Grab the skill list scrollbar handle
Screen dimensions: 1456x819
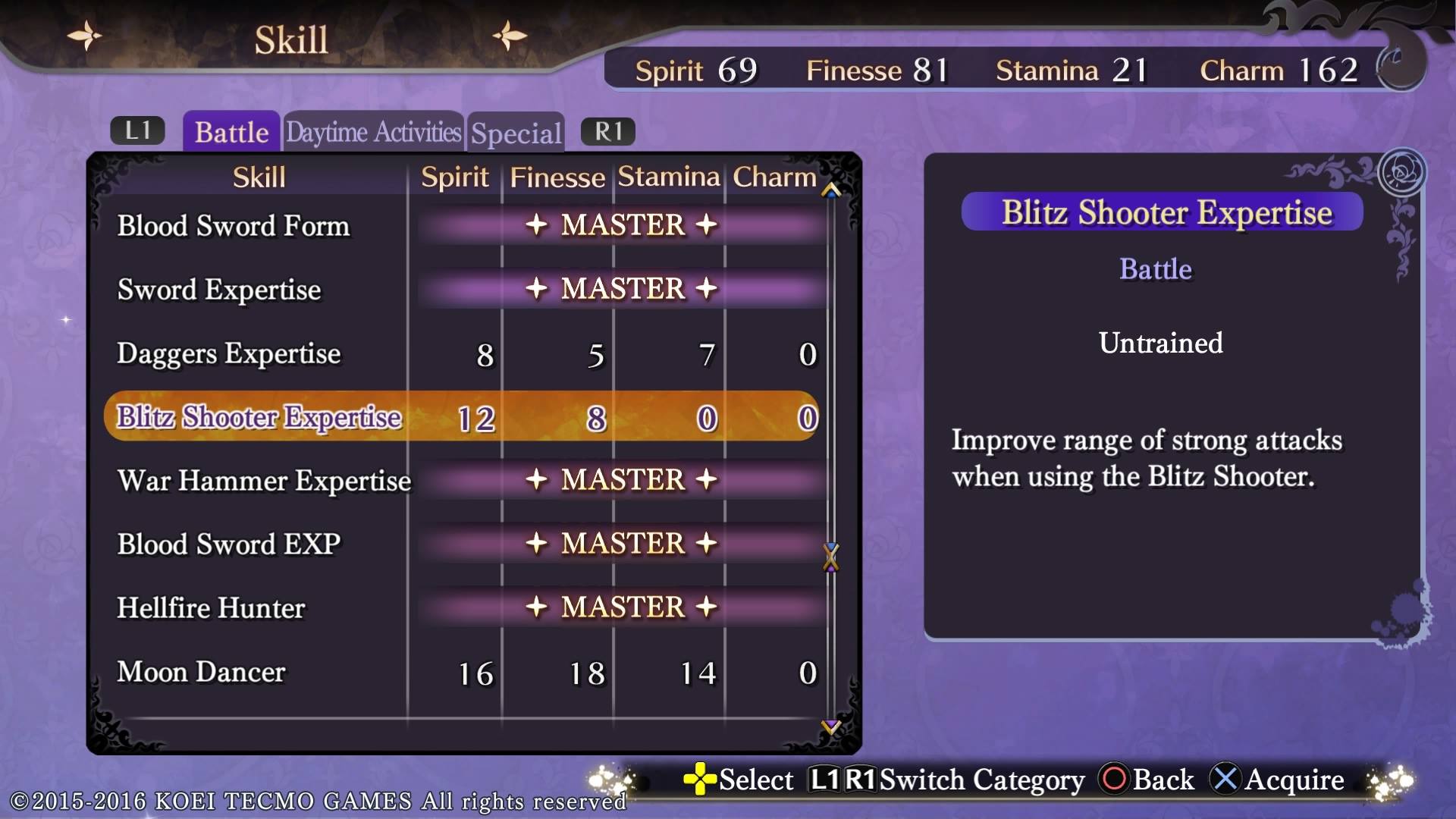coord(831,557)
